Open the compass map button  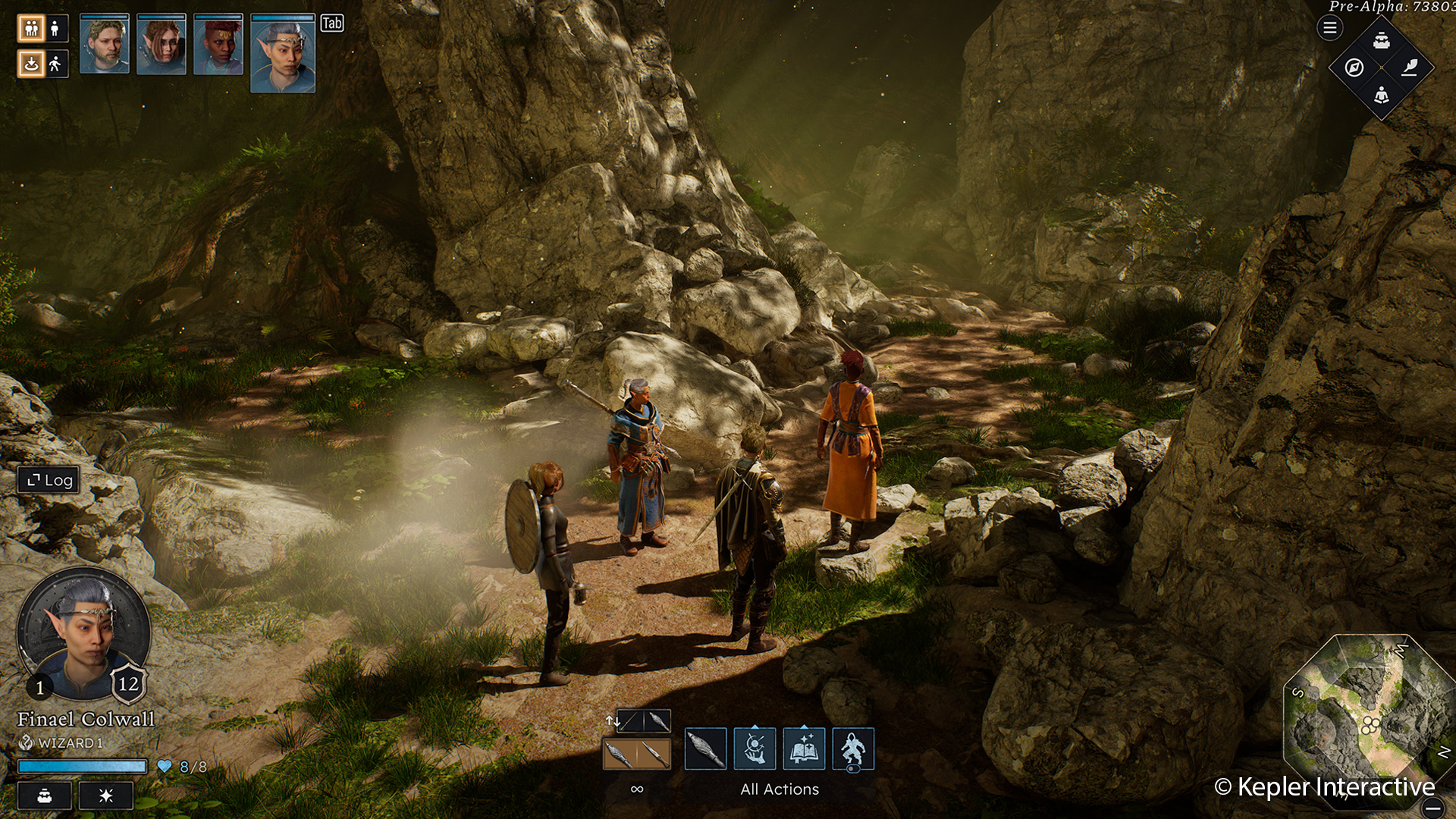pyautogui.click(x=1354, y=67)
